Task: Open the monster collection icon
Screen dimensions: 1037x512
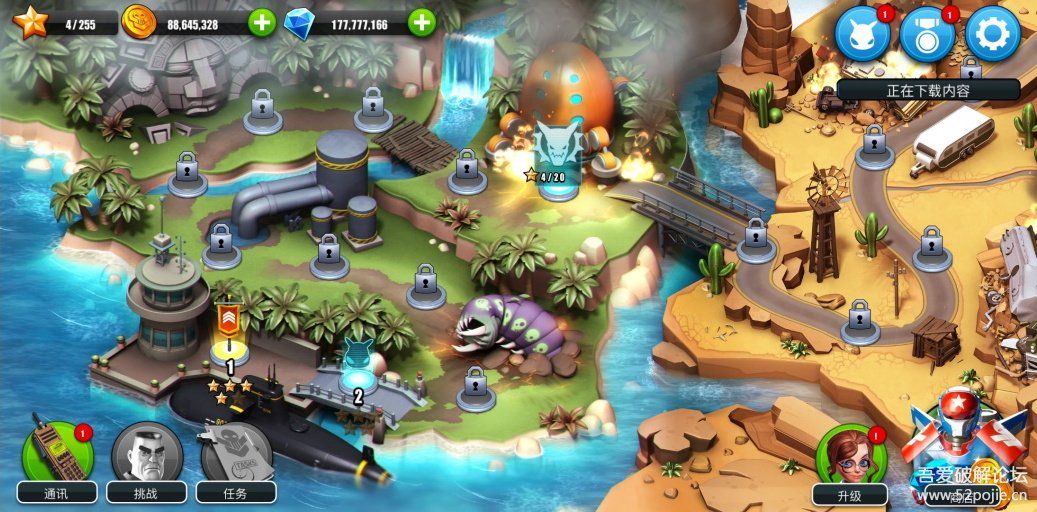Action: click(862, 33)
